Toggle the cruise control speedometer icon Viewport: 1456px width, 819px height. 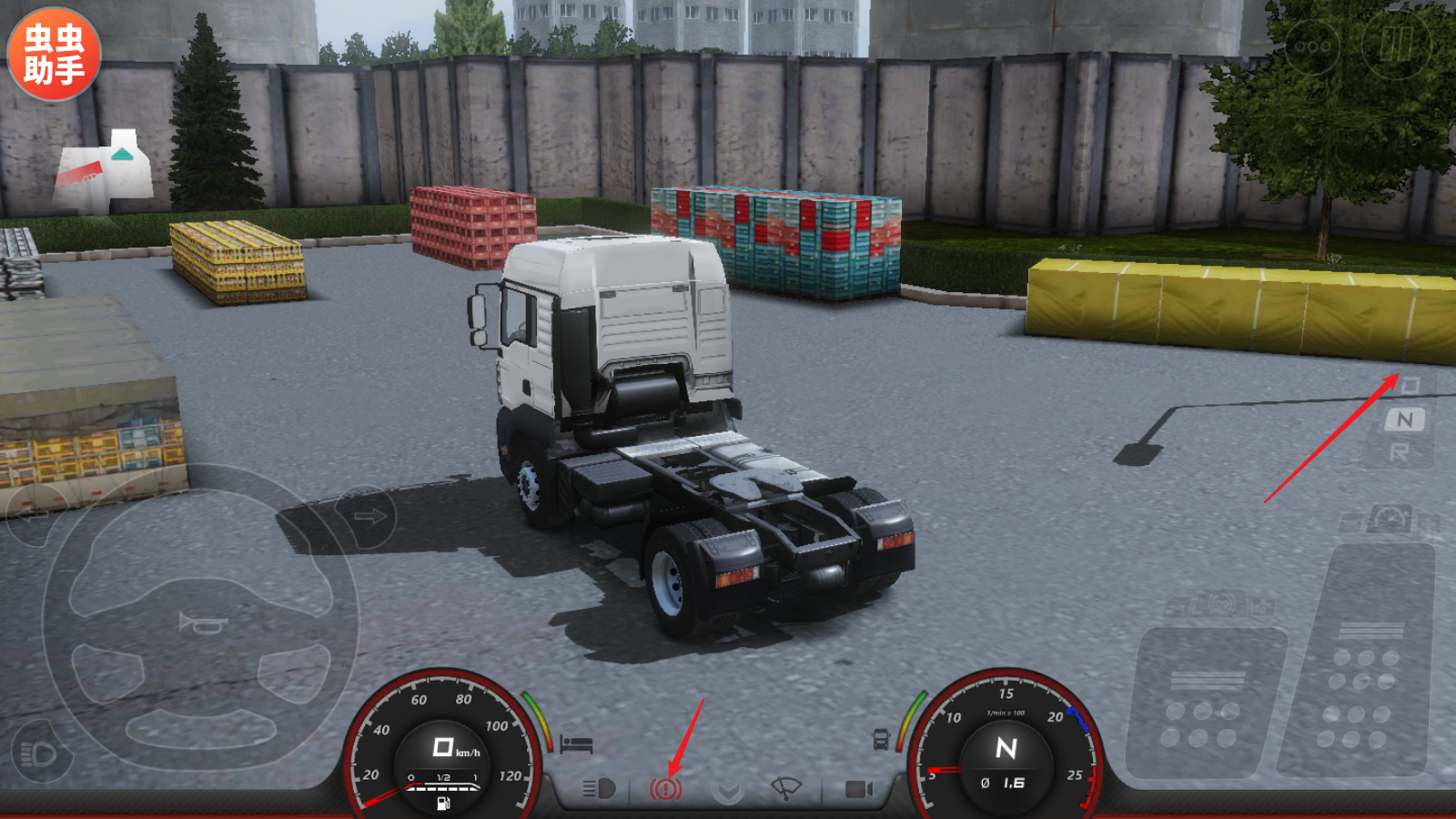point(1390,520)
